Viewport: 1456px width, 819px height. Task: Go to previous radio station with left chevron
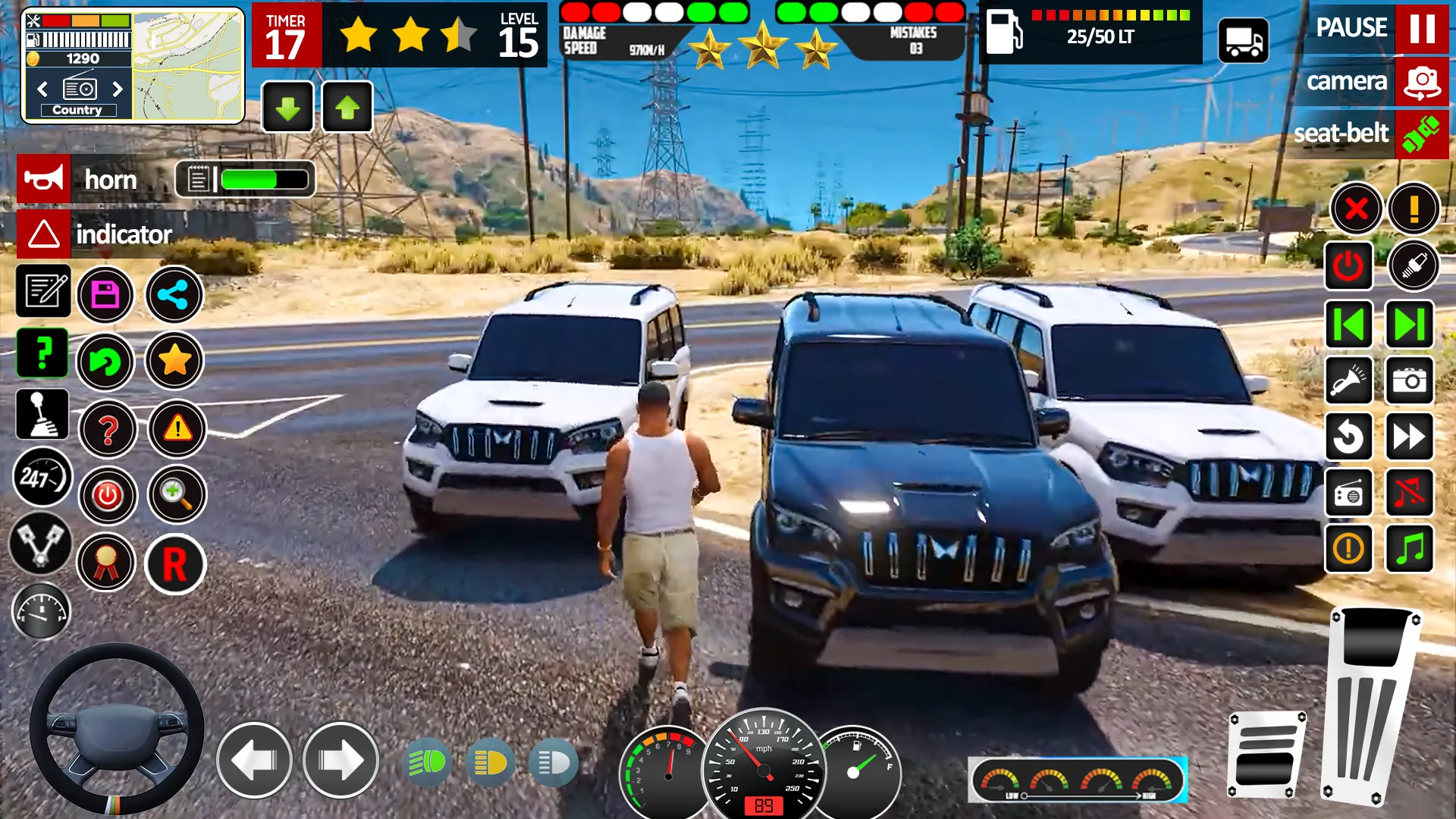pyautogui.click(x=42, y=89)
